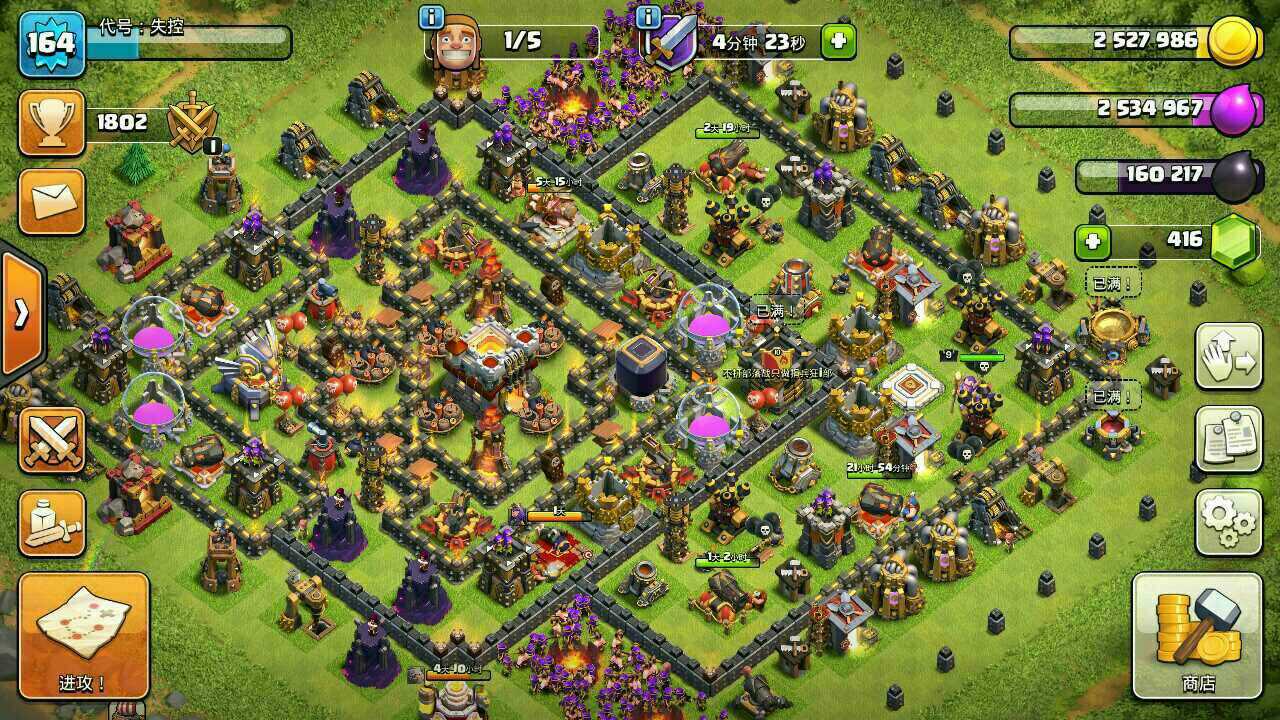Show the trophy league panel
This screenshot has height=720, width=1280.
(x=51, y=123)
